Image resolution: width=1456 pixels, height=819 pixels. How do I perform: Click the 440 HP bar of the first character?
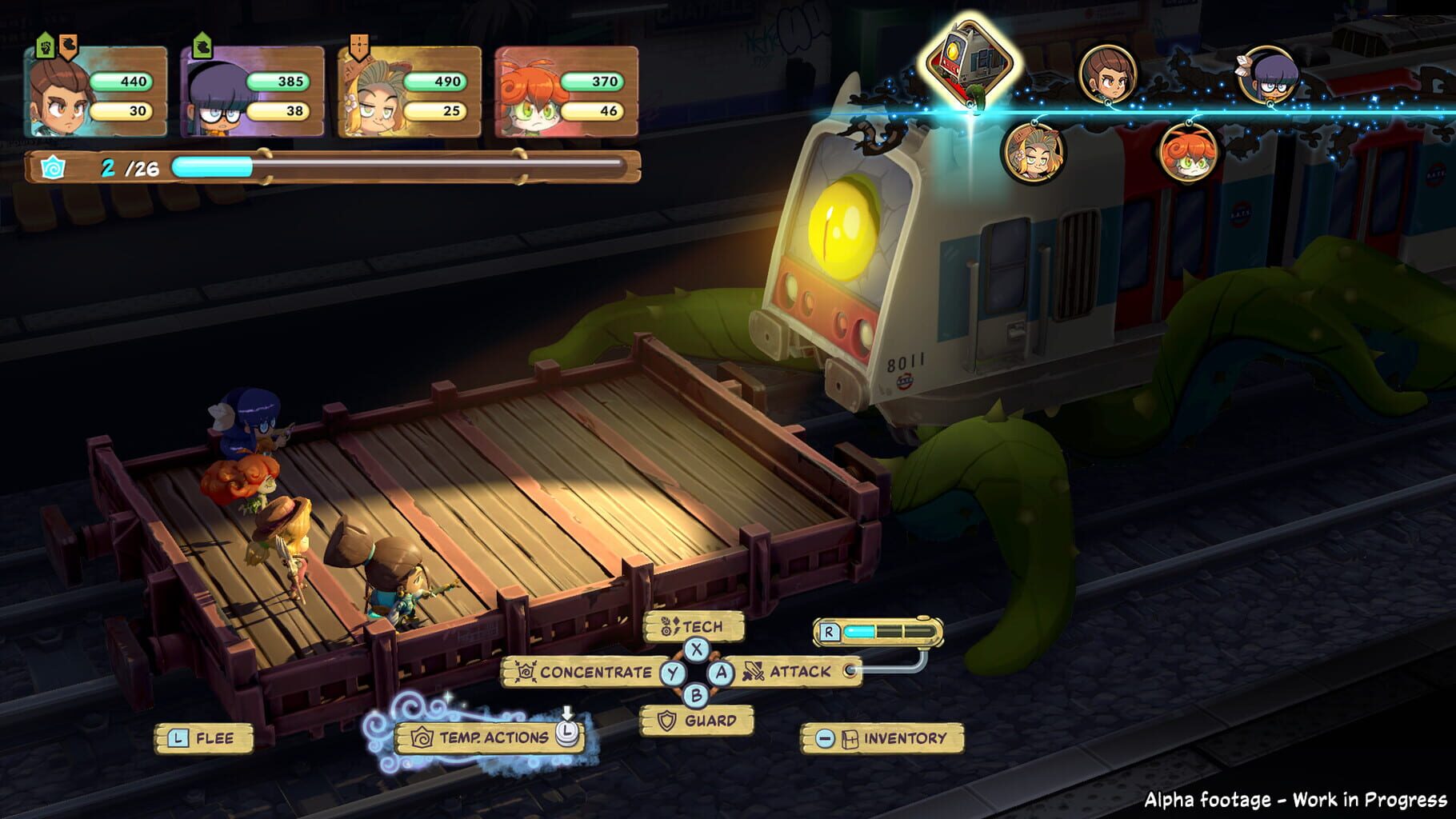pyautogui.click(x=120, y=80)
